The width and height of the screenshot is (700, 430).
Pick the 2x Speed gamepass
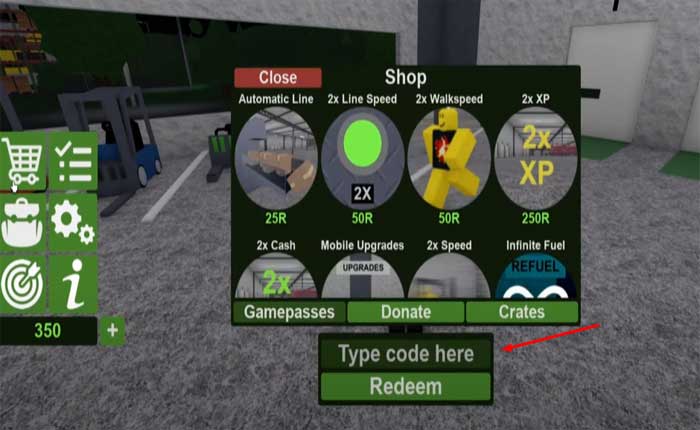coord(449,275)
